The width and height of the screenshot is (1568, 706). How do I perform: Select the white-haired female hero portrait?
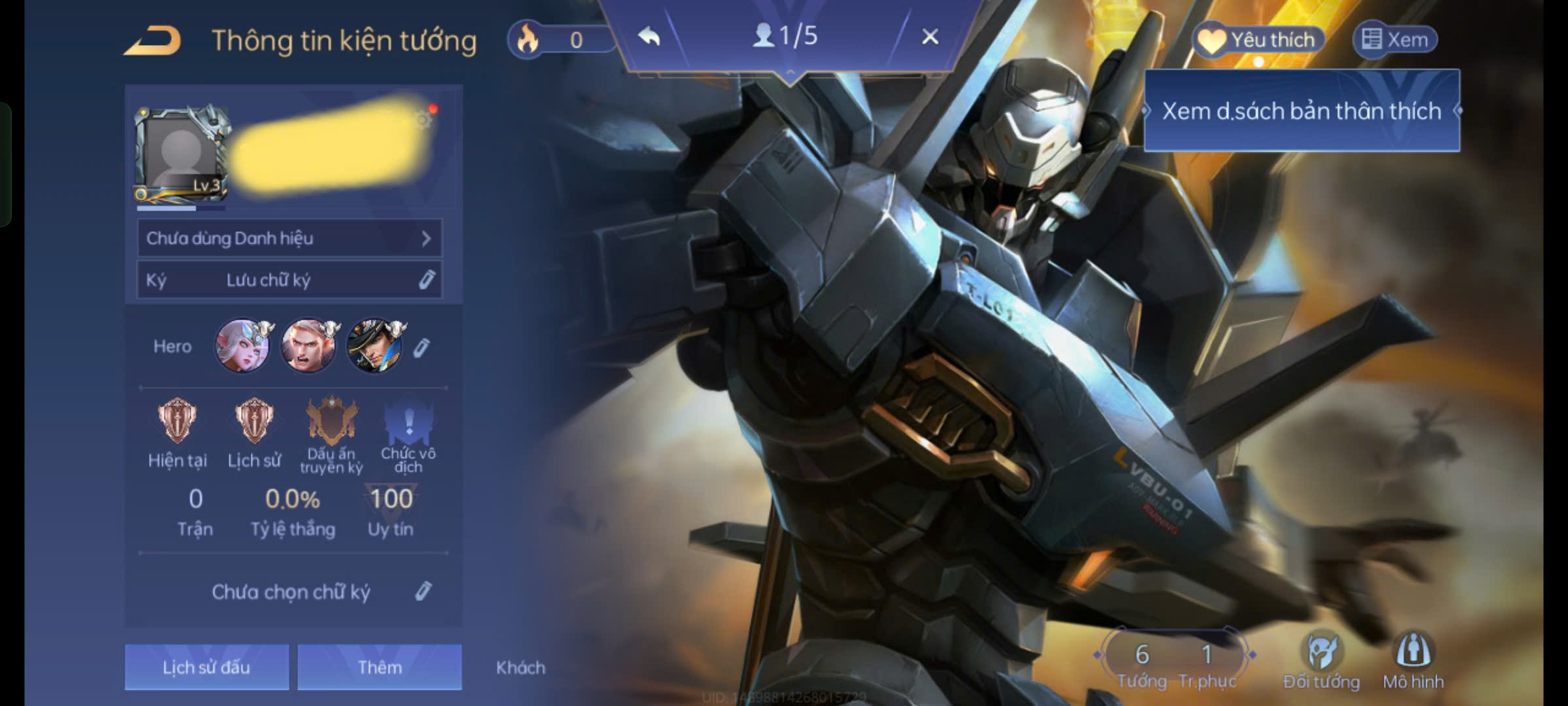(x=243, y=346)
